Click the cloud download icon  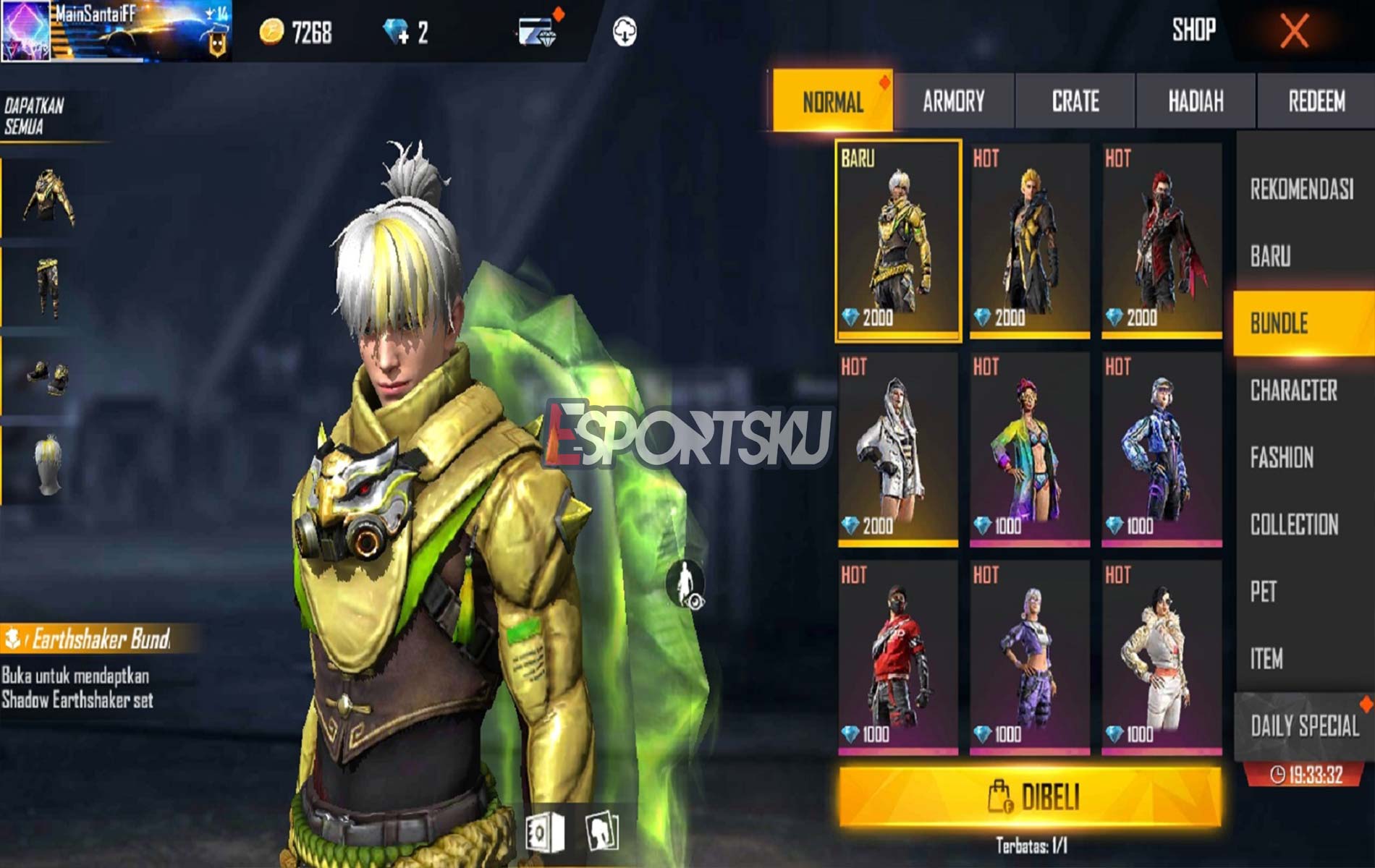click(625, 31)
